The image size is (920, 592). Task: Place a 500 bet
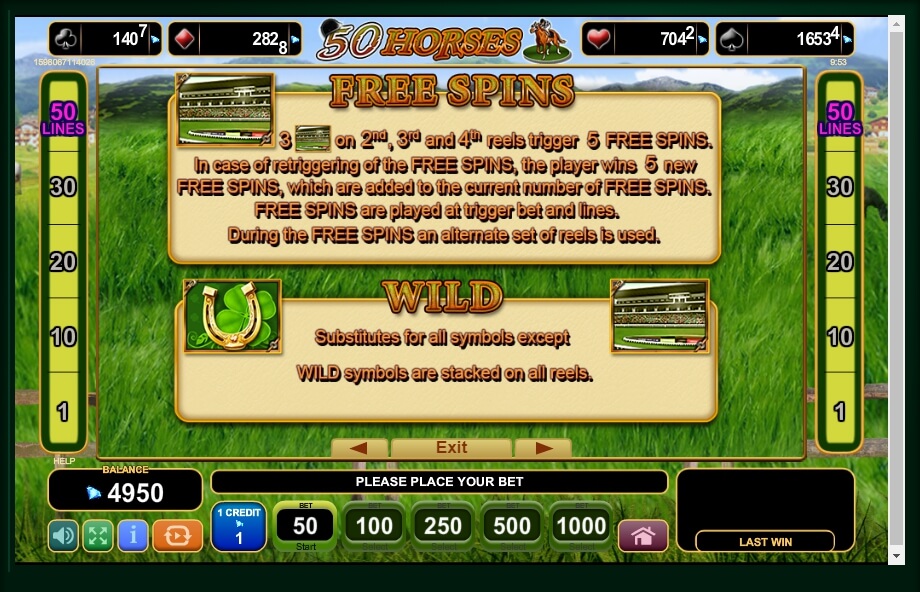[512, 526]
